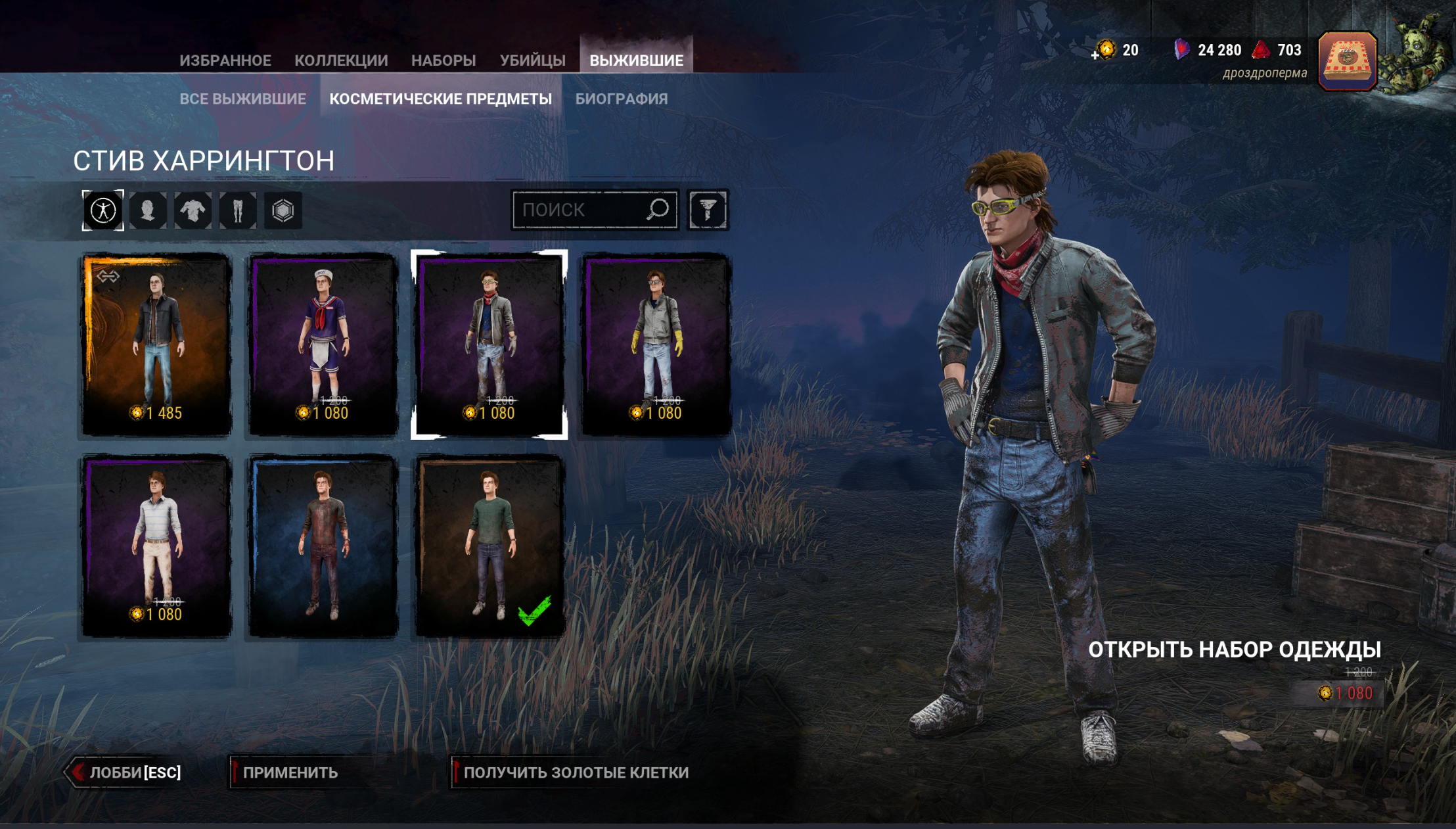The height and width of the screenshot is (829, 1456).
Task: Choose the Scoops Ahoy sailor outfit
Action: click(x=323, y=344)
